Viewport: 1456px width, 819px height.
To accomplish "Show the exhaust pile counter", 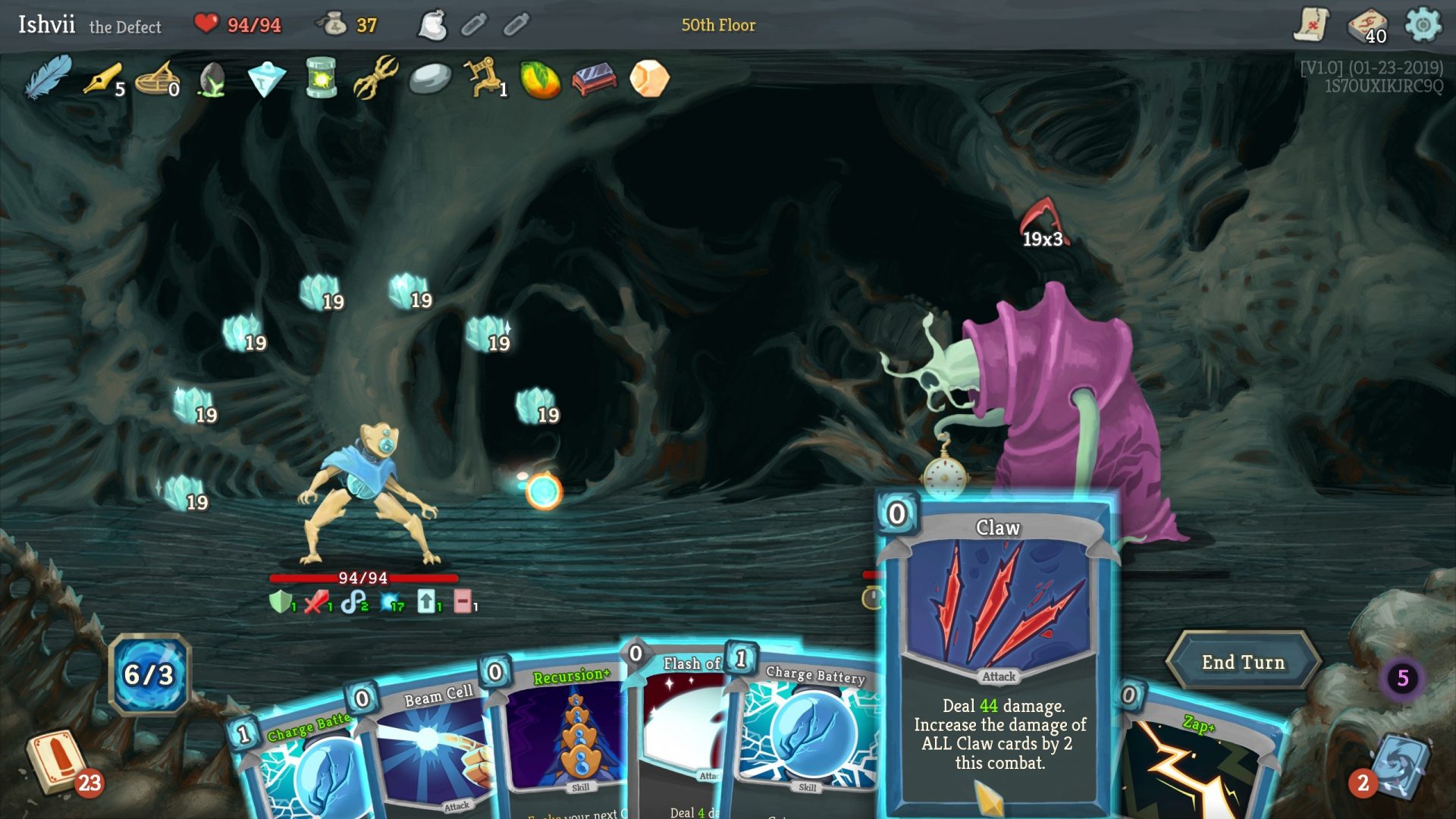I will 1402,678.
